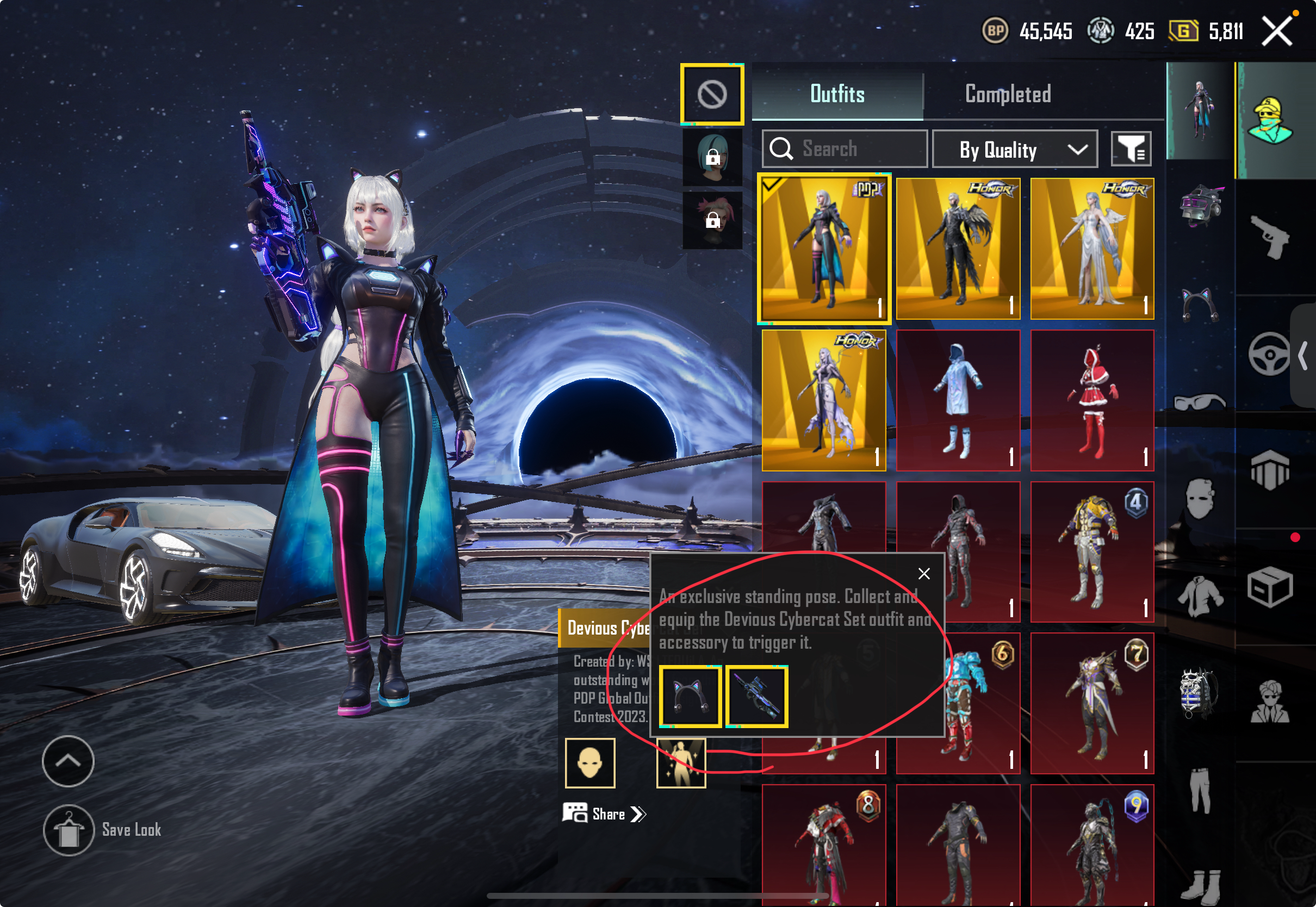1316x907 pixels.
Task: Select the red Santa hooded outfit
Action: point(1091,401)
